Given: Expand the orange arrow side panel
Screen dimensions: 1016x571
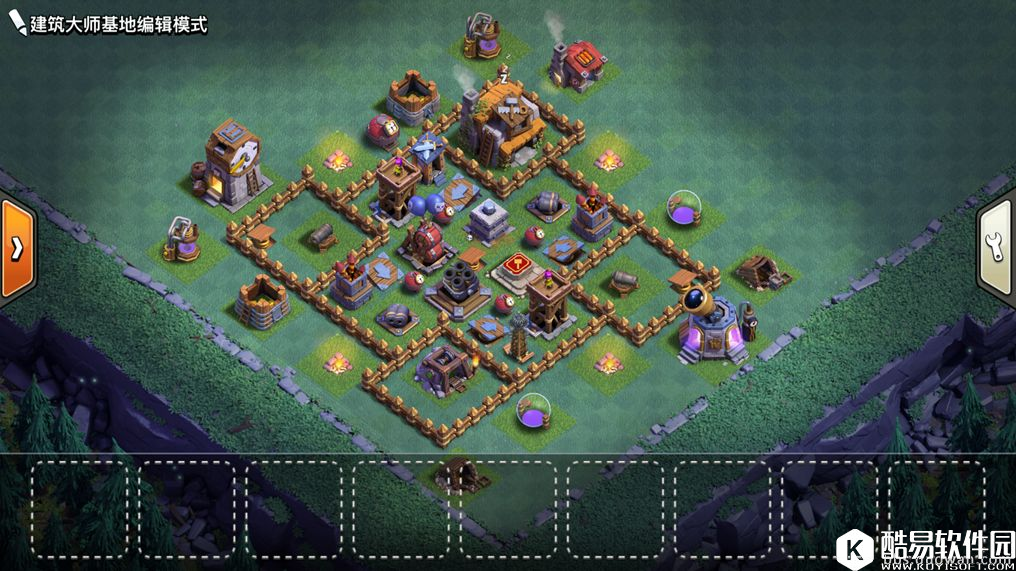Looking at the screenshot, I should click(16, 250).
